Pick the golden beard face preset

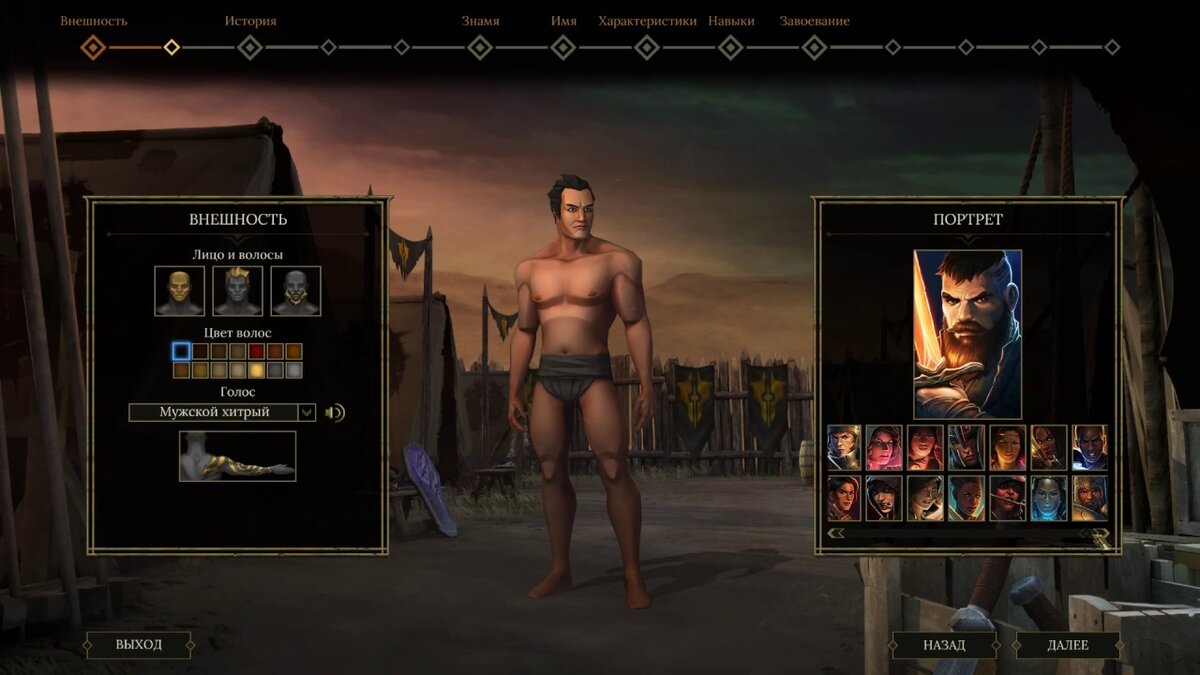(296, 291)
